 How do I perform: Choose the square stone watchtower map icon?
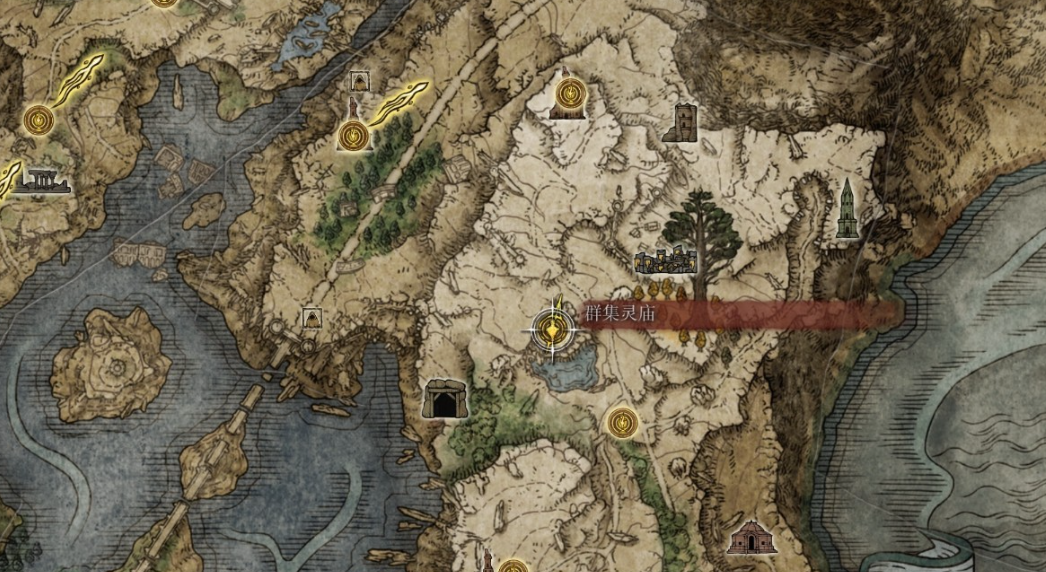(680, 123)
